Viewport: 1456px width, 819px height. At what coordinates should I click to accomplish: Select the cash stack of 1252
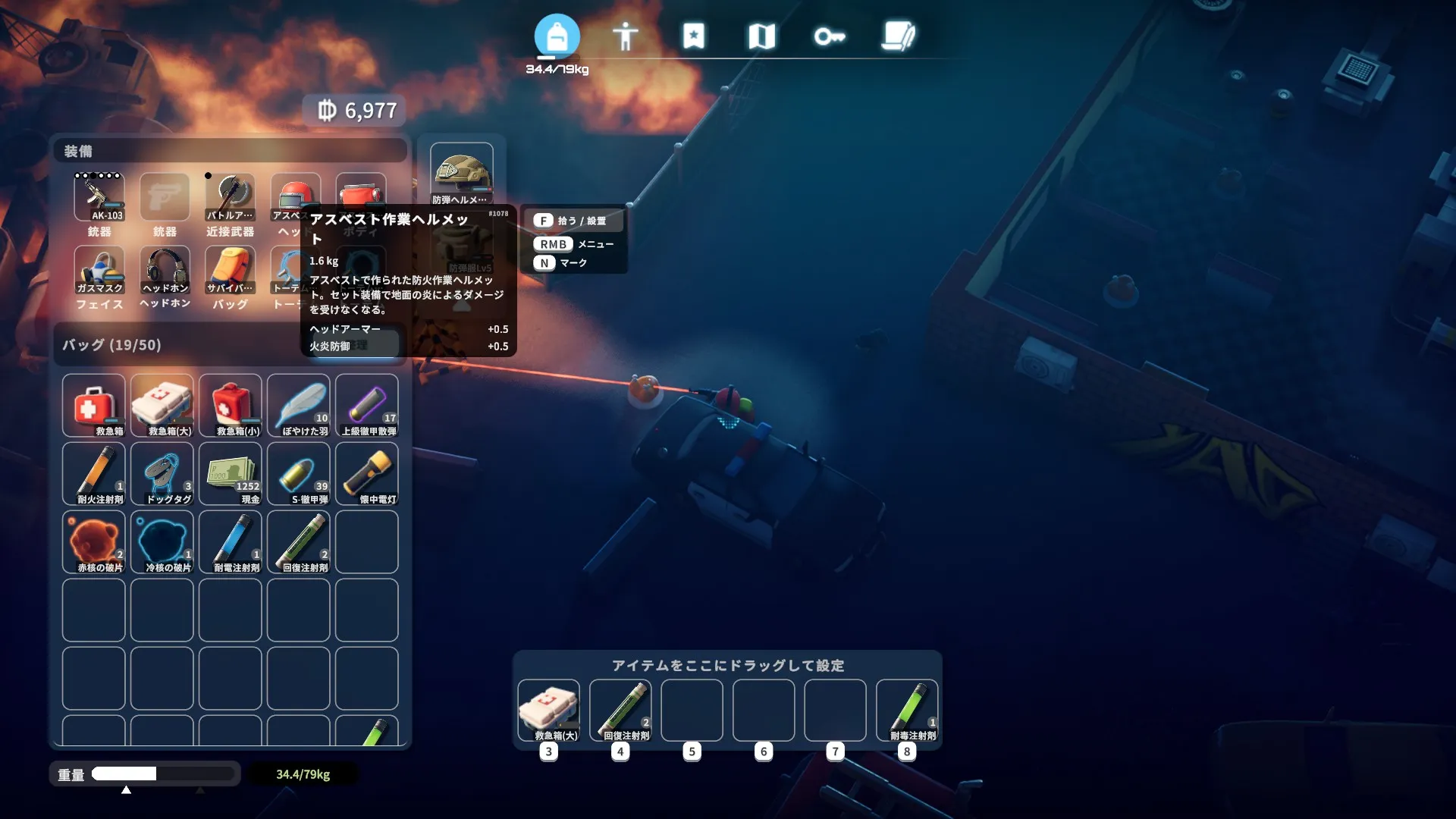coord(231,473)
